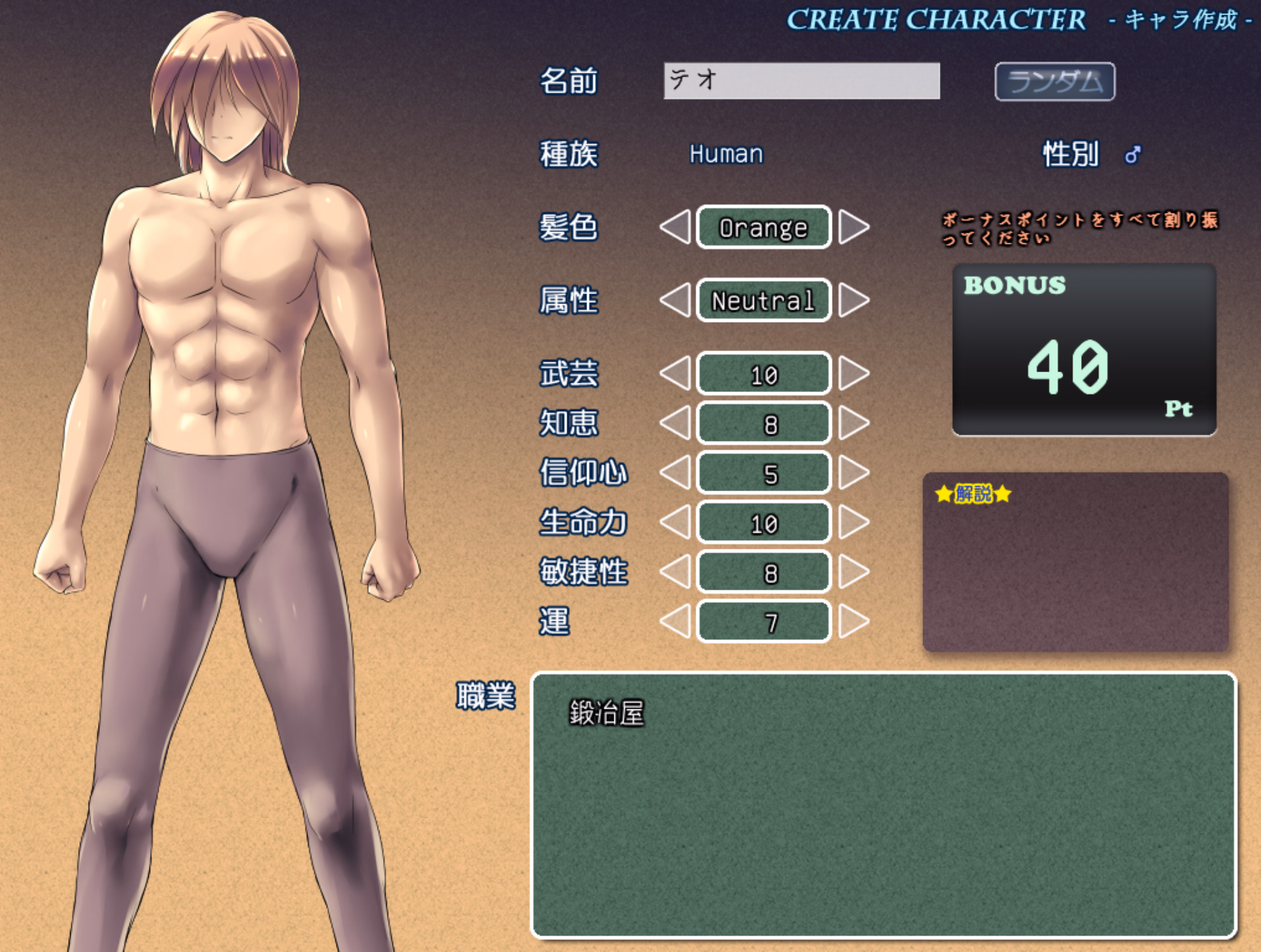Raise the 知恵 stat with right arrow

(853, 423)
